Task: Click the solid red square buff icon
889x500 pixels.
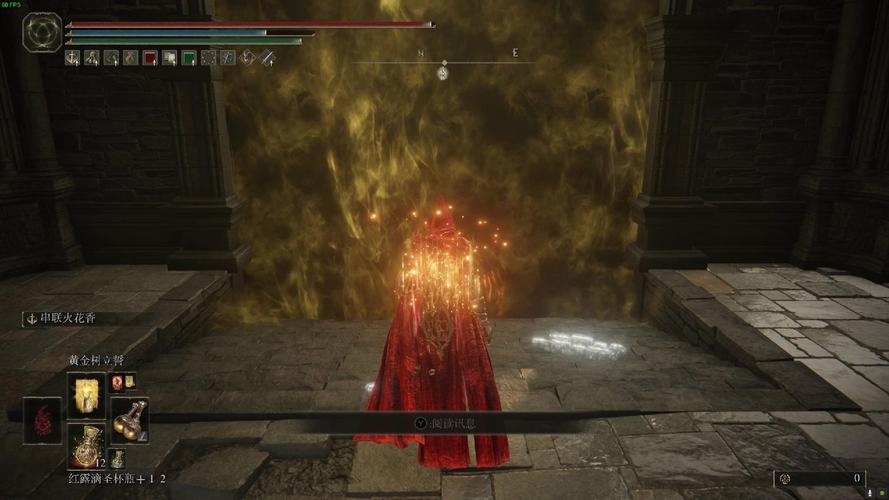Action: click(150, 58)
